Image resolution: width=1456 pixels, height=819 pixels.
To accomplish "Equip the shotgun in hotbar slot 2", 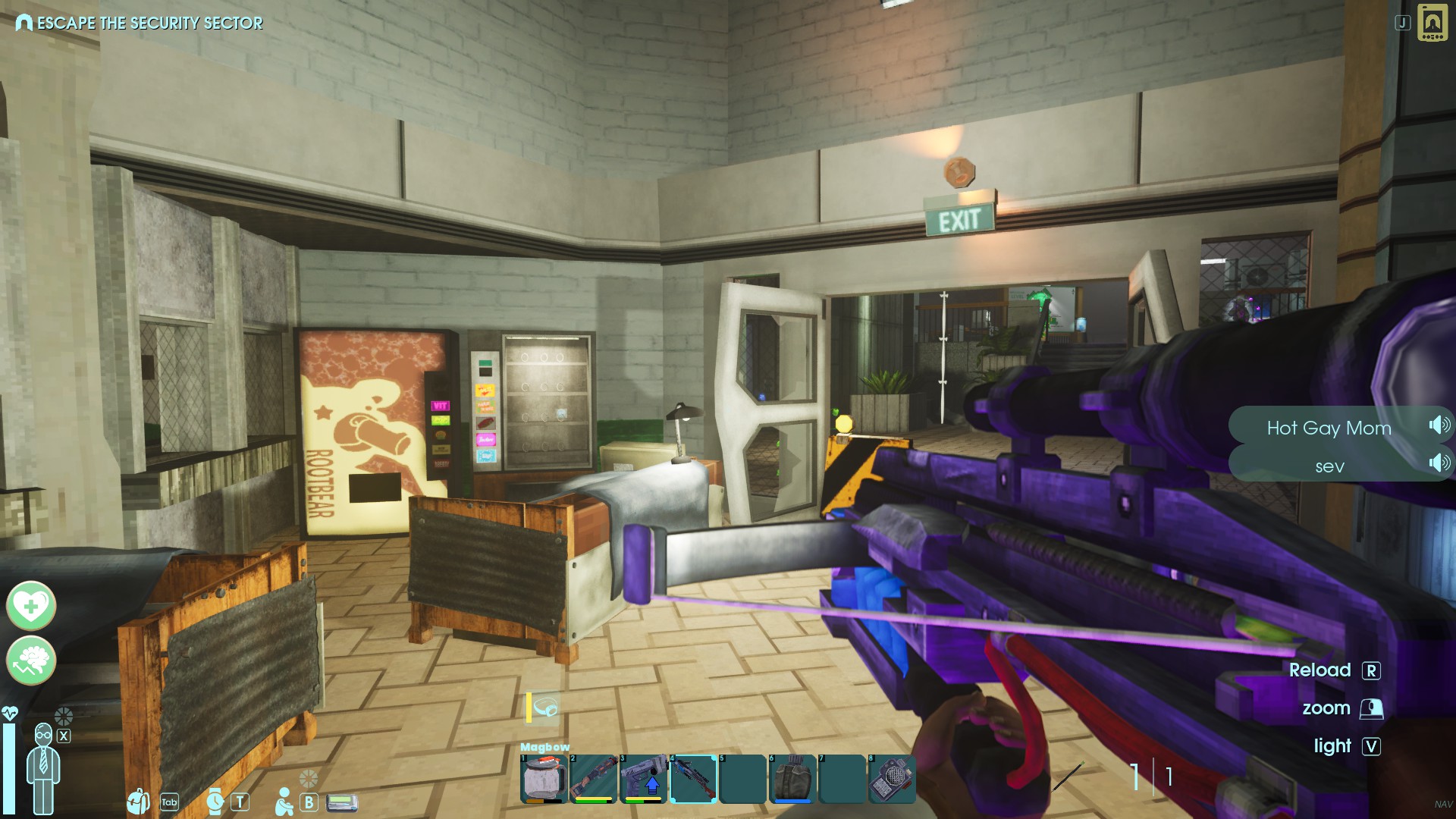I will click(593, 778).
